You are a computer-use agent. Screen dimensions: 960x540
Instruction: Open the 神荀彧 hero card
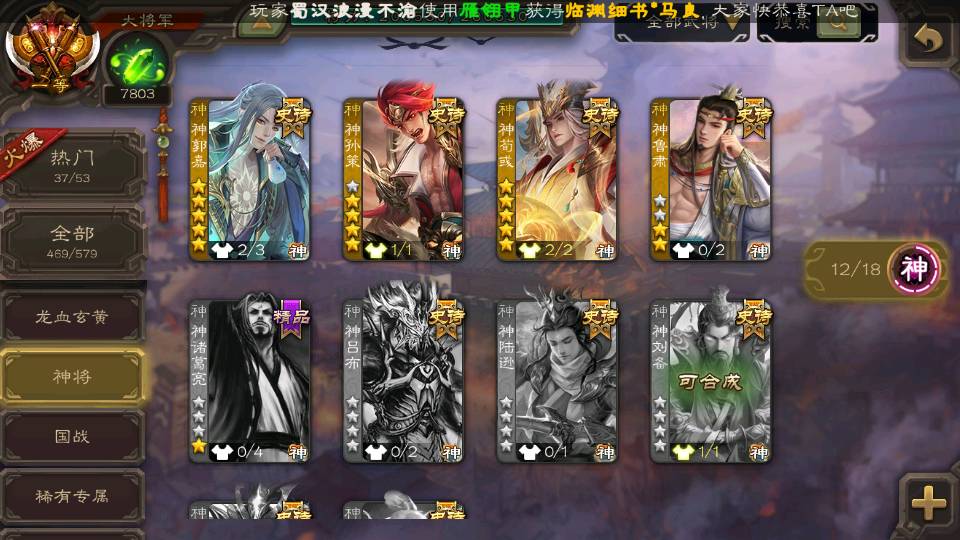pyautogui.click(x=557, y=180)
